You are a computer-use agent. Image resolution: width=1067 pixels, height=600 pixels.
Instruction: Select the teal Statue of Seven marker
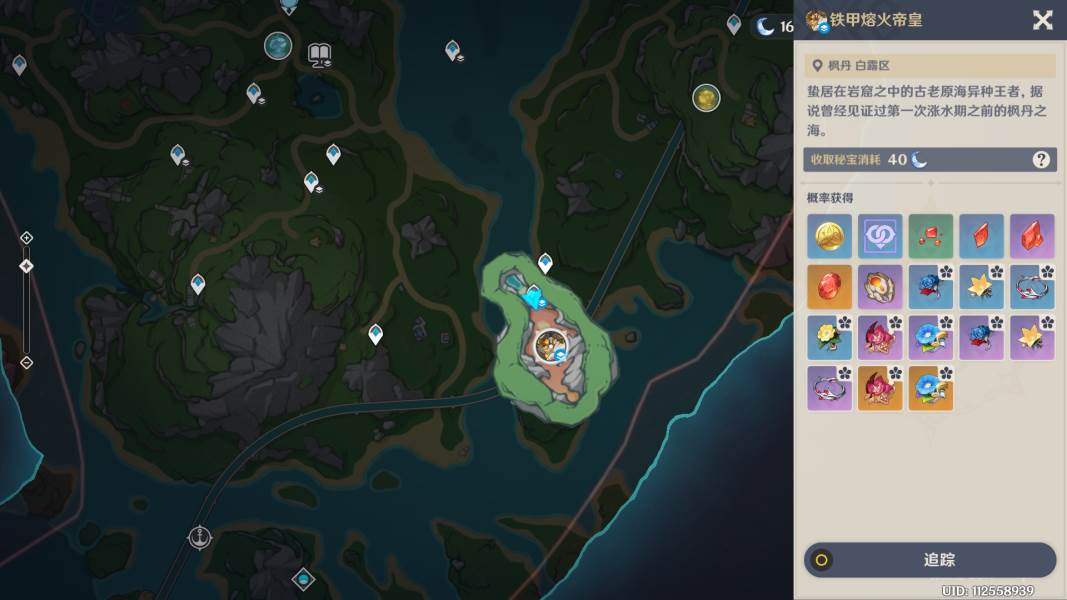278,45
